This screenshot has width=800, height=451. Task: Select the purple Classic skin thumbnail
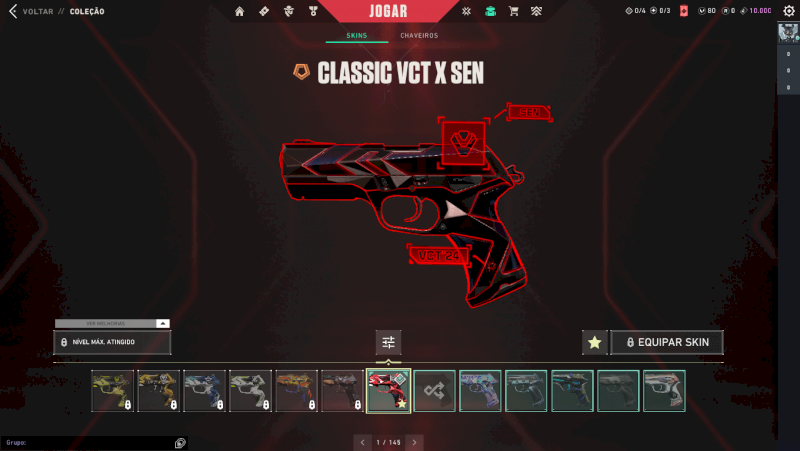pyautogui.click(x=481, y=391)
